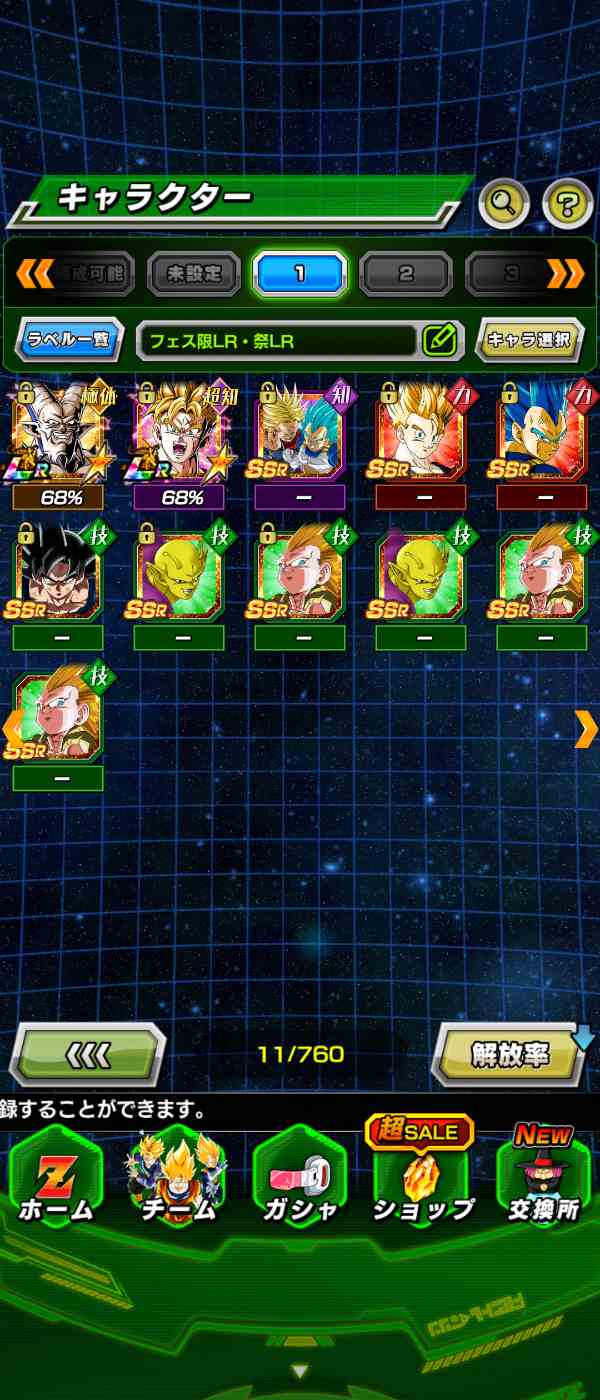Viewport: 600px width, 1400px height.
Task: Pick the black-haired Goku 技 SSR card
Action: coord(57,575)
